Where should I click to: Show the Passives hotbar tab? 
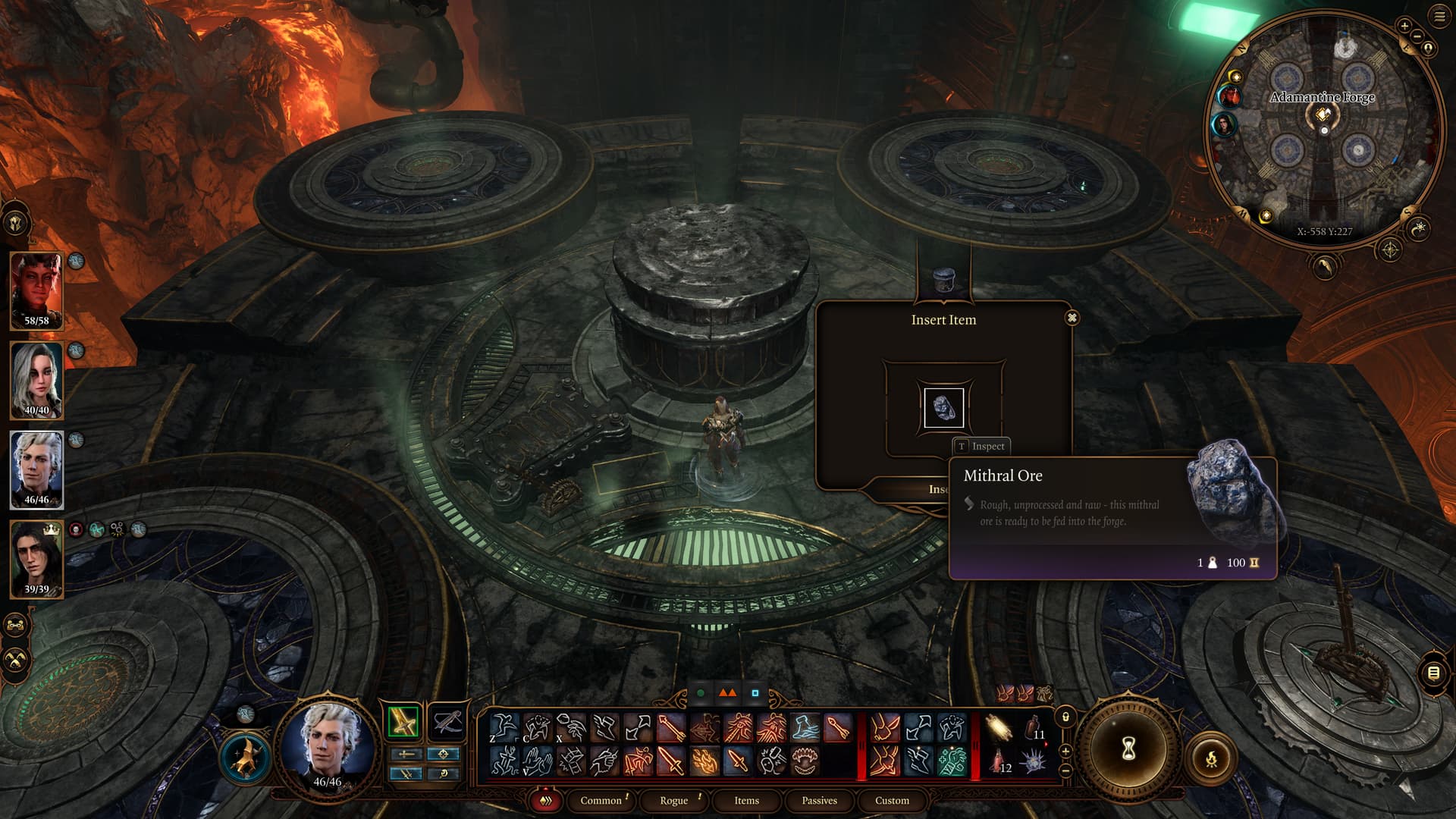pos(819,800)
